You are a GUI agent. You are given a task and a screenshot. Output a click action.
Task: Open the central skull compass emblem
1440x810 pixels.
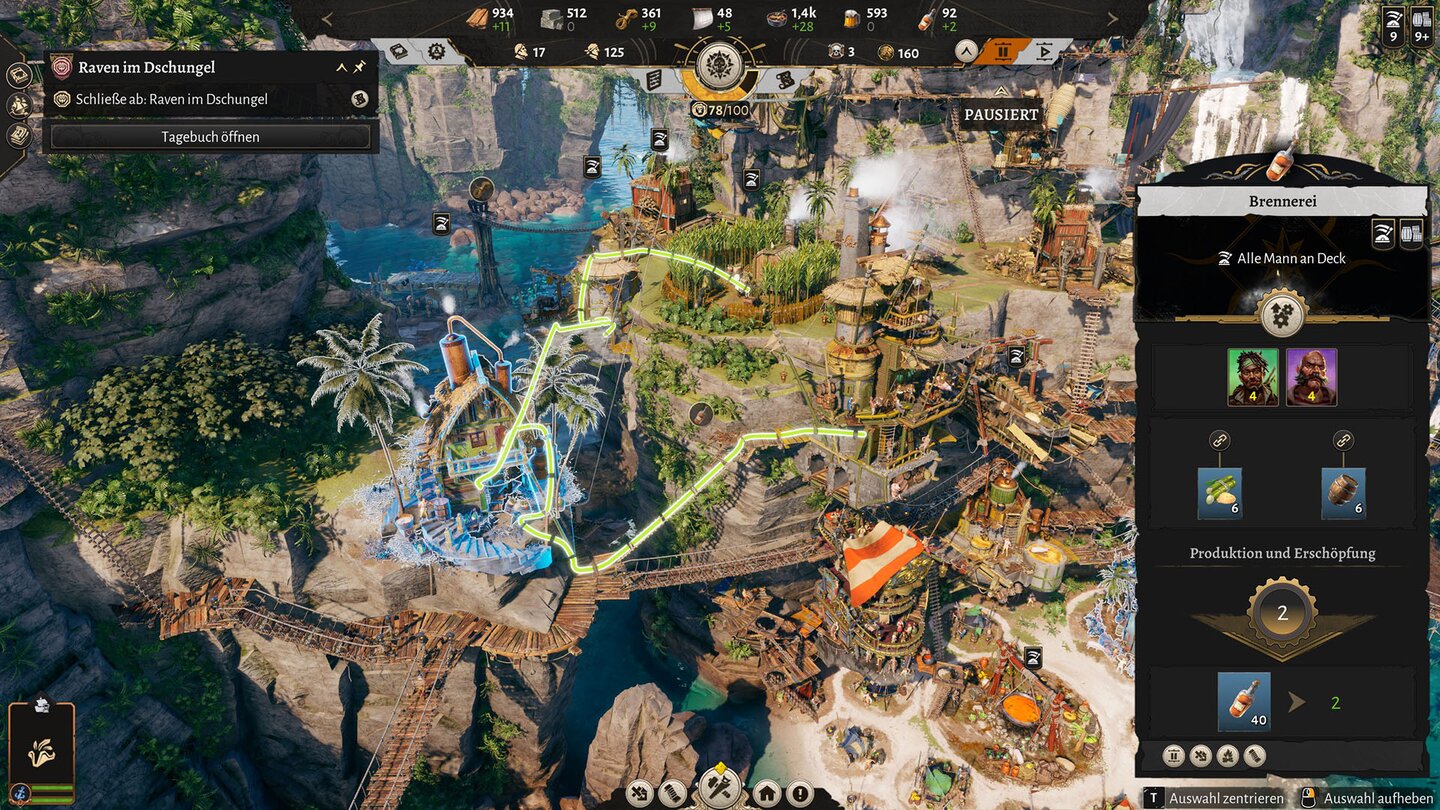tap(718, 66)
